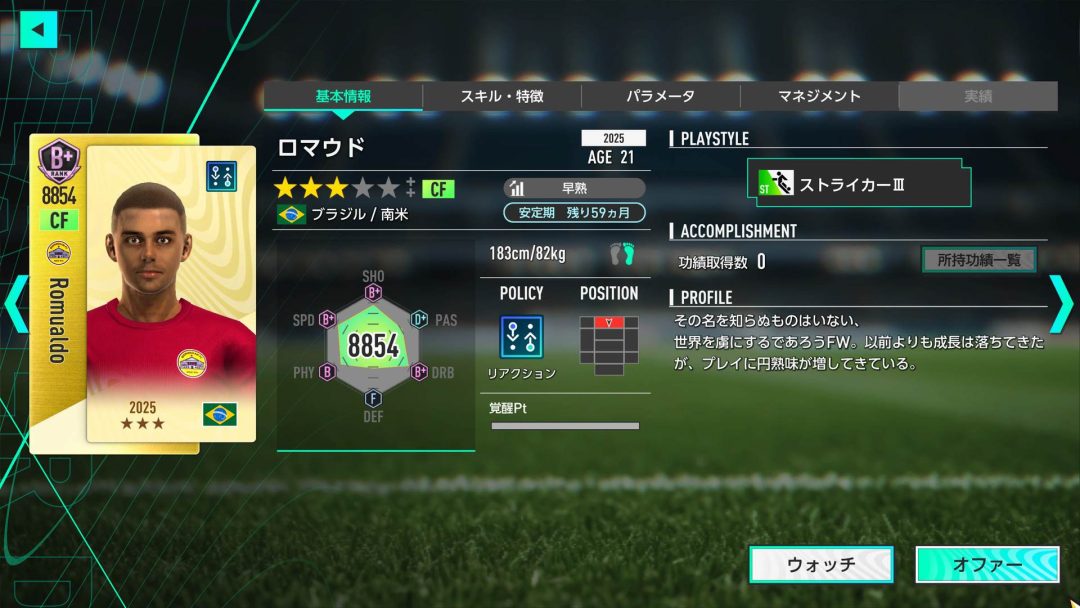View next player with right arrow
This screenshot has width=1080, height=608.
1060,306
